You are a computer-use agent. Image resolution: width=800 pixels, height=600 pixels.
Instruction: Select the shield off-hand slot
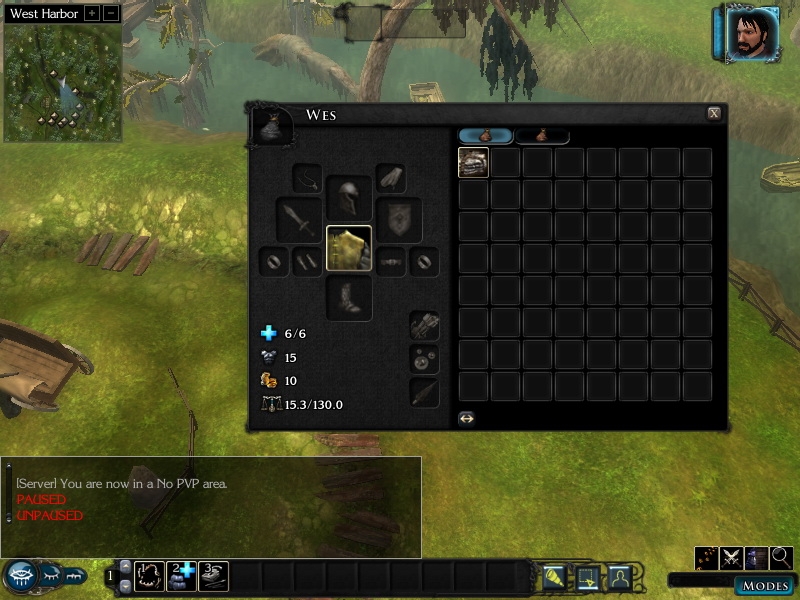399,219
